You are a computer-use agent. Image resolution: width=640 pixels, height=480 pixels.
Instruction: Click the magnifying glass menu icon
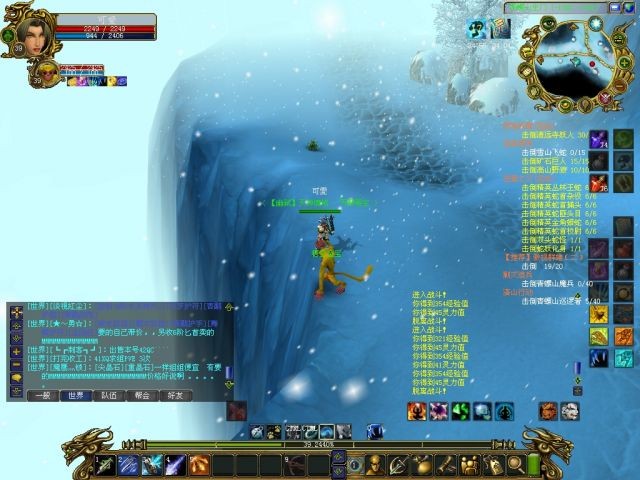pos(516,464)
